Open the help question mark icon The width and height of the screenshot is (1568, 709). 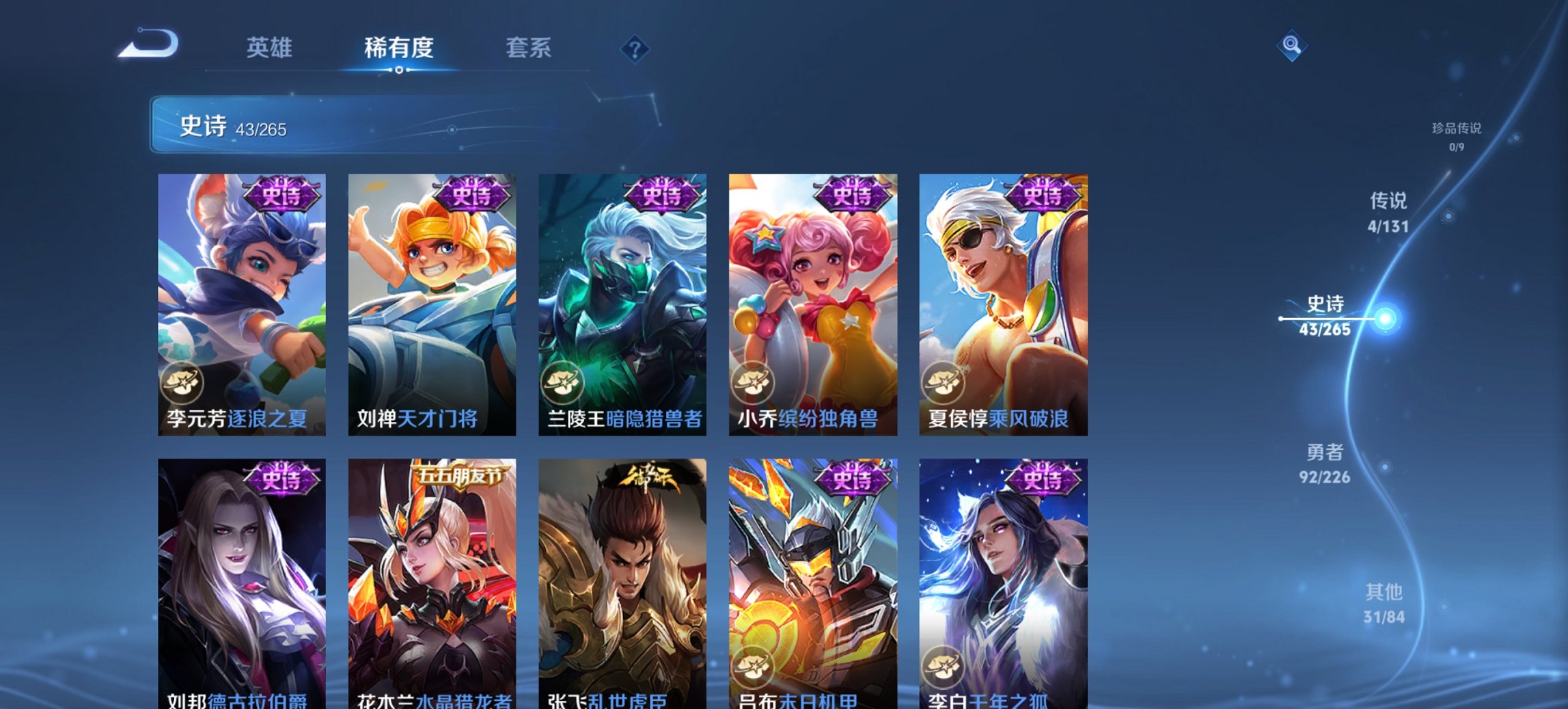[634, 49]
